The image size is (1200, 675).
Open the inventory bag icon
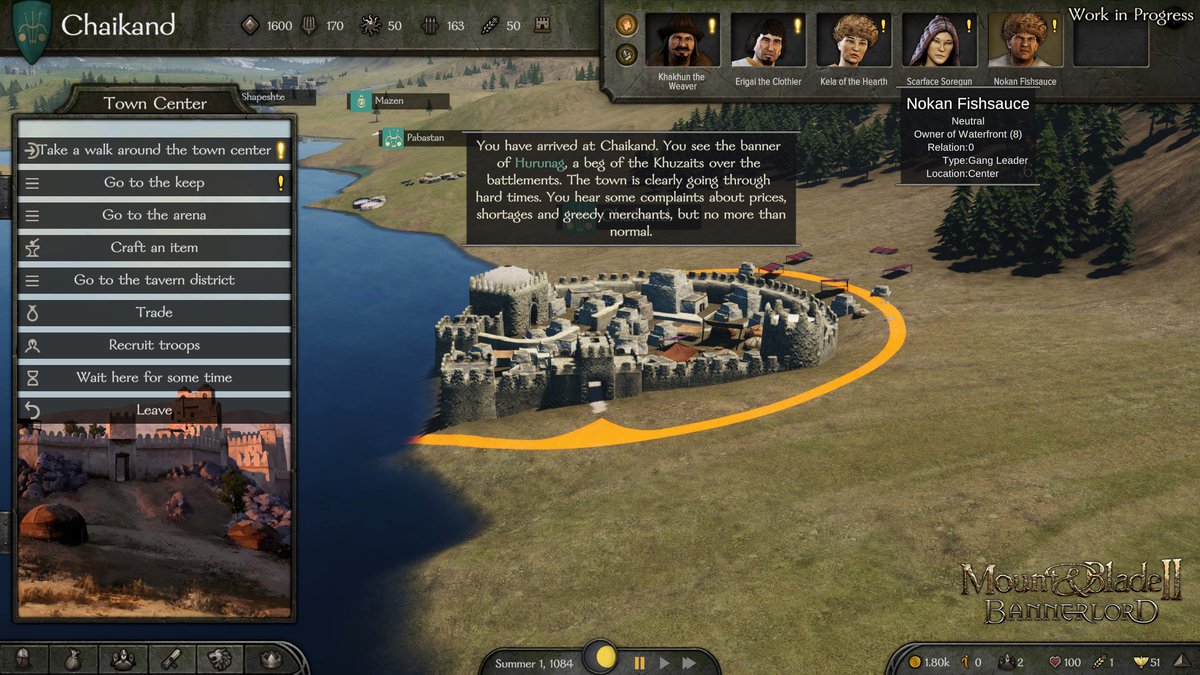(x=73, y=659)
